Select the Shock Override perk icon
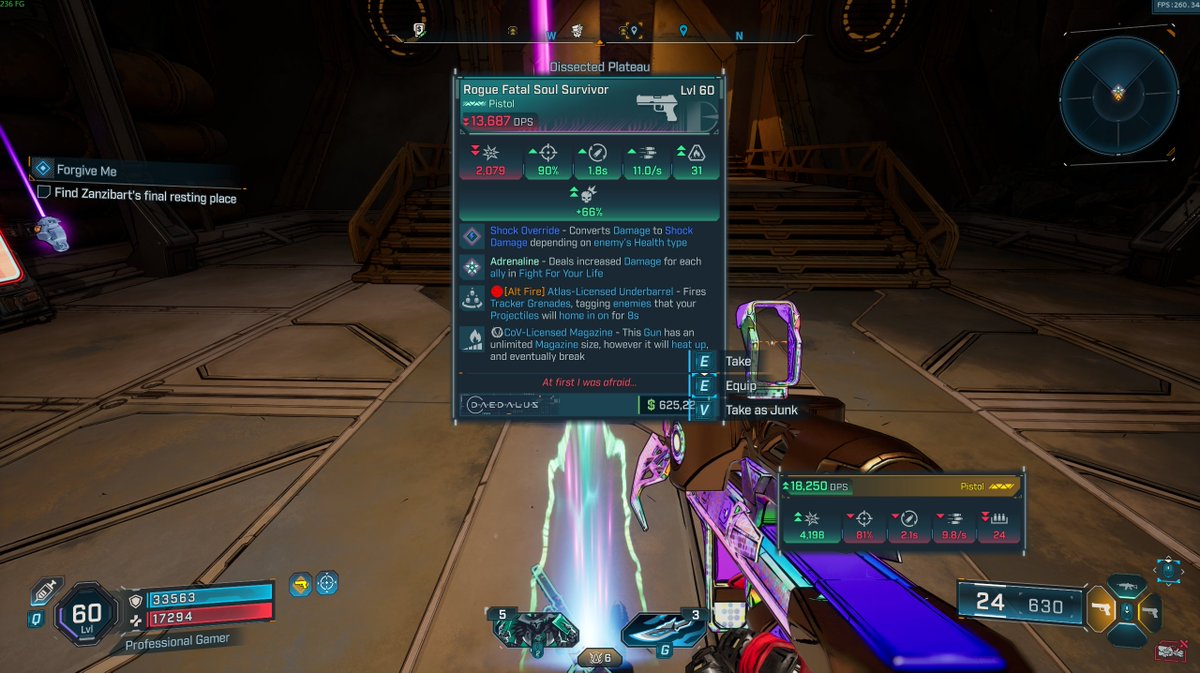This screenshot has width=1200, height=673. click(472, 237)
